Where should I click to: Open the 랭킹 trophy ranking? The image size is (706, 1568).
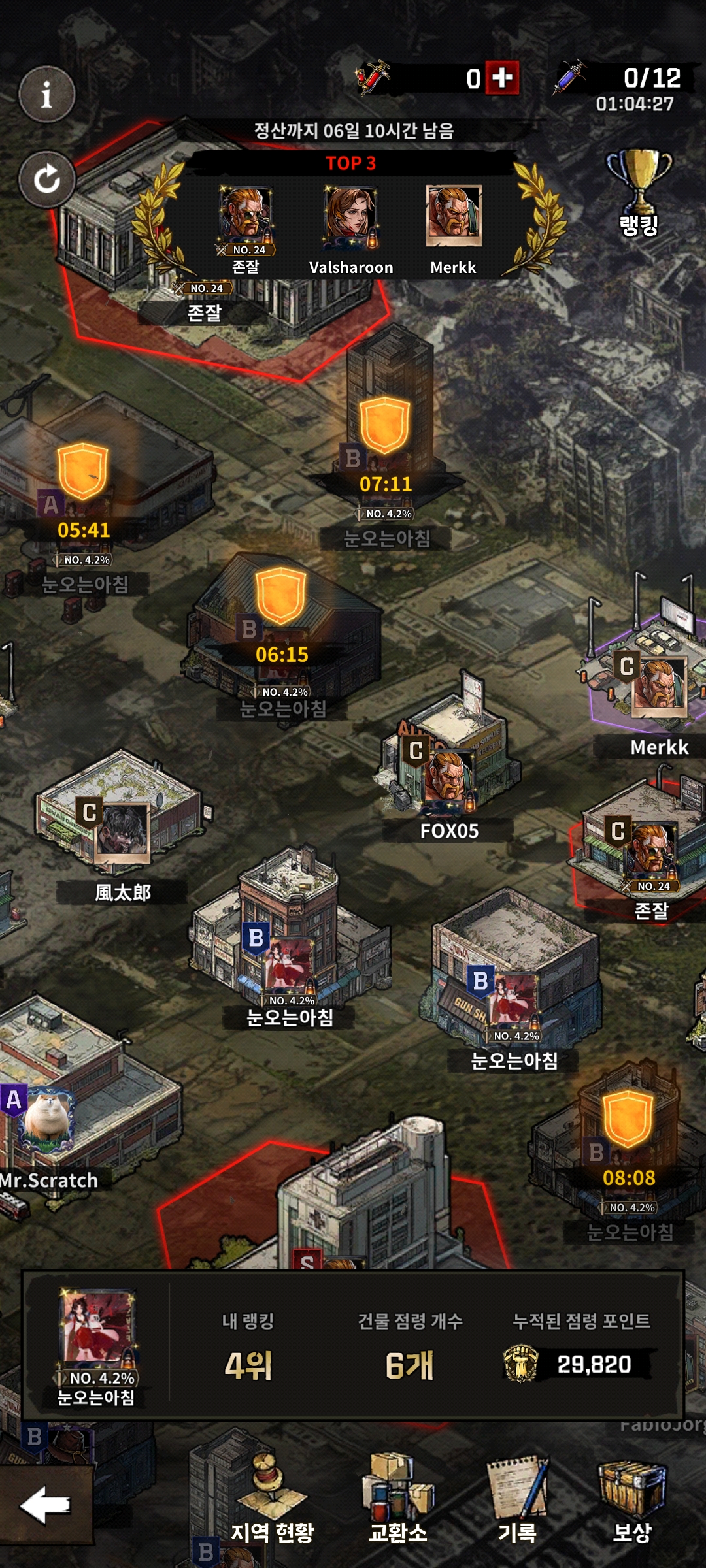(639, 193)
